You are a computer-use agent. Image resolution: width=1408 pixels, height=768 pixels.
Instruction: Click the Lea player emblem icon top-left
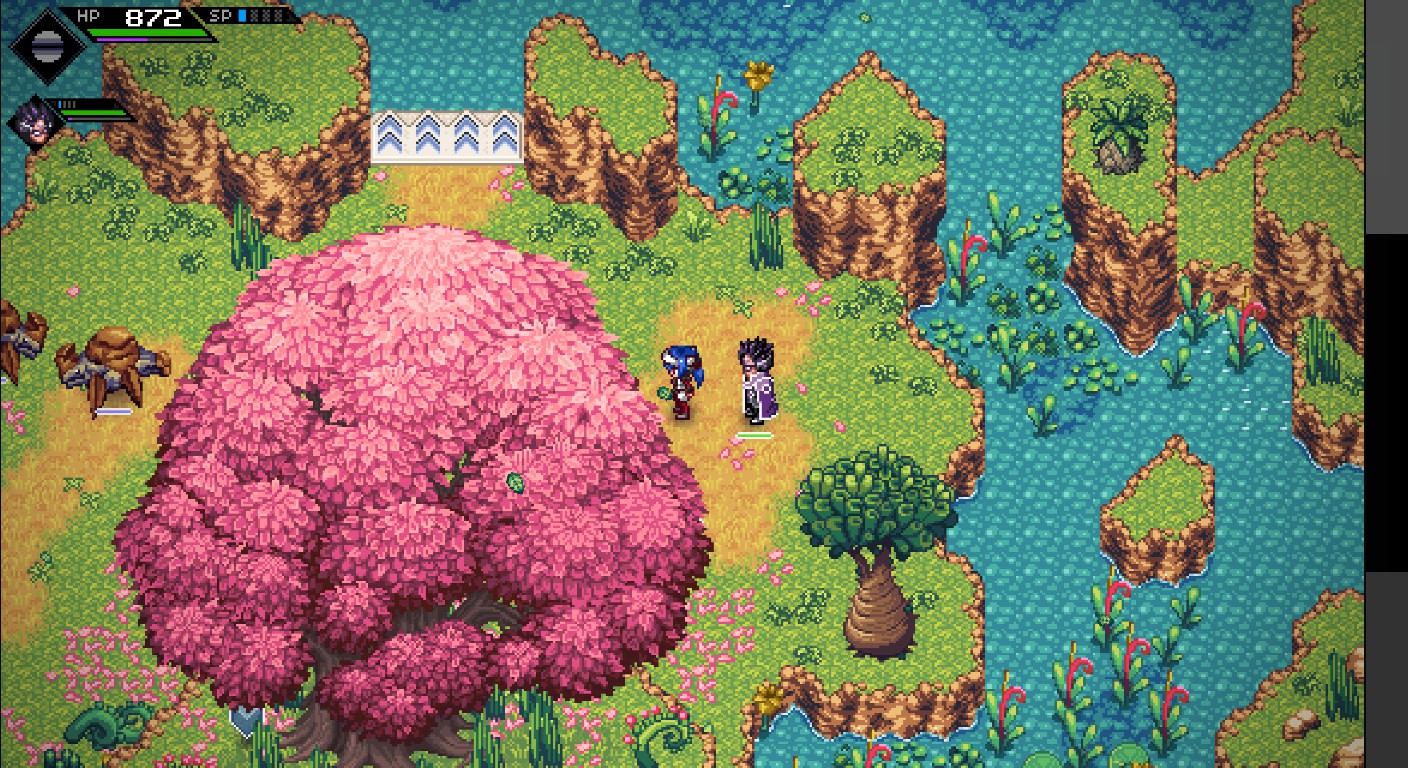(45, 45)
